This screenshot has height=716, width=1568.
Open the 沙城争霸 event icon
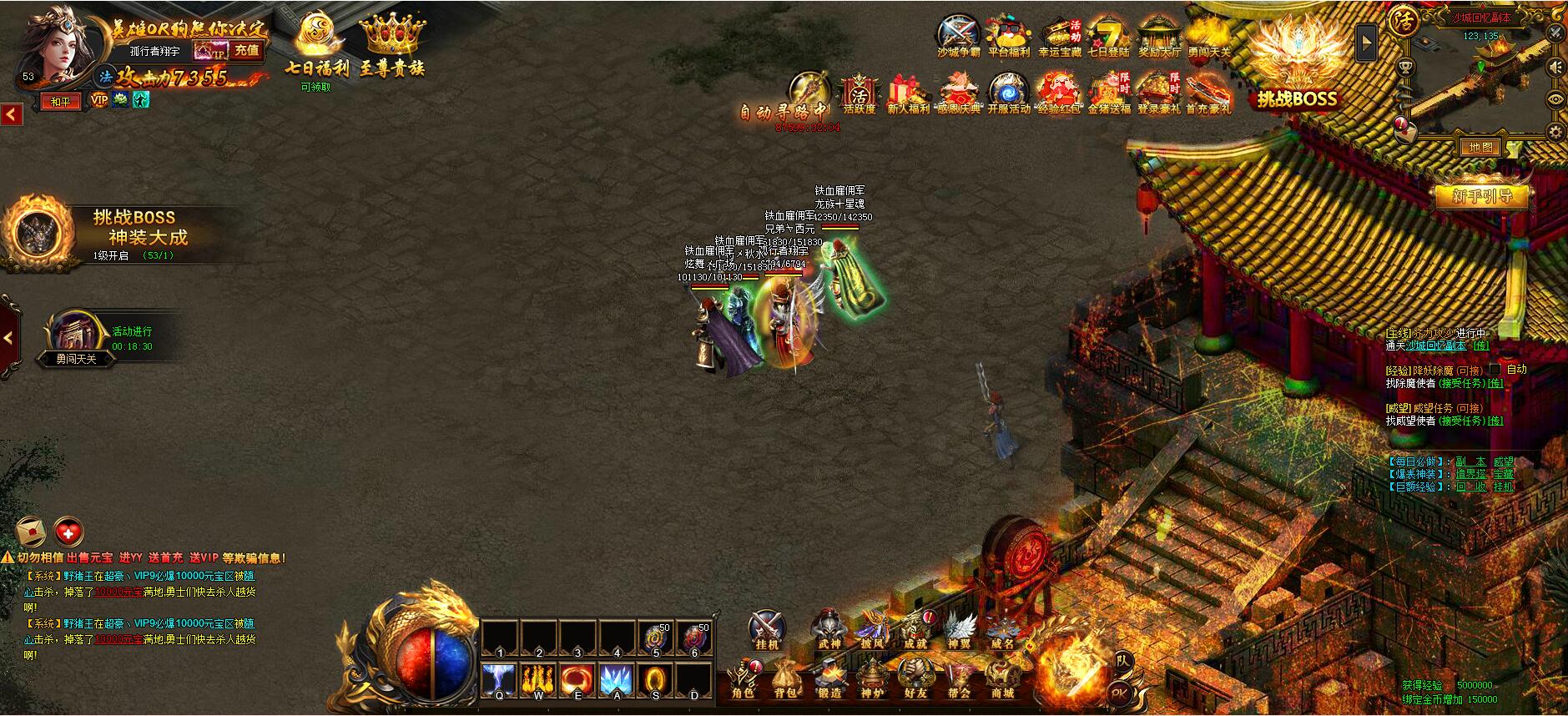click(x=958, y=36)
